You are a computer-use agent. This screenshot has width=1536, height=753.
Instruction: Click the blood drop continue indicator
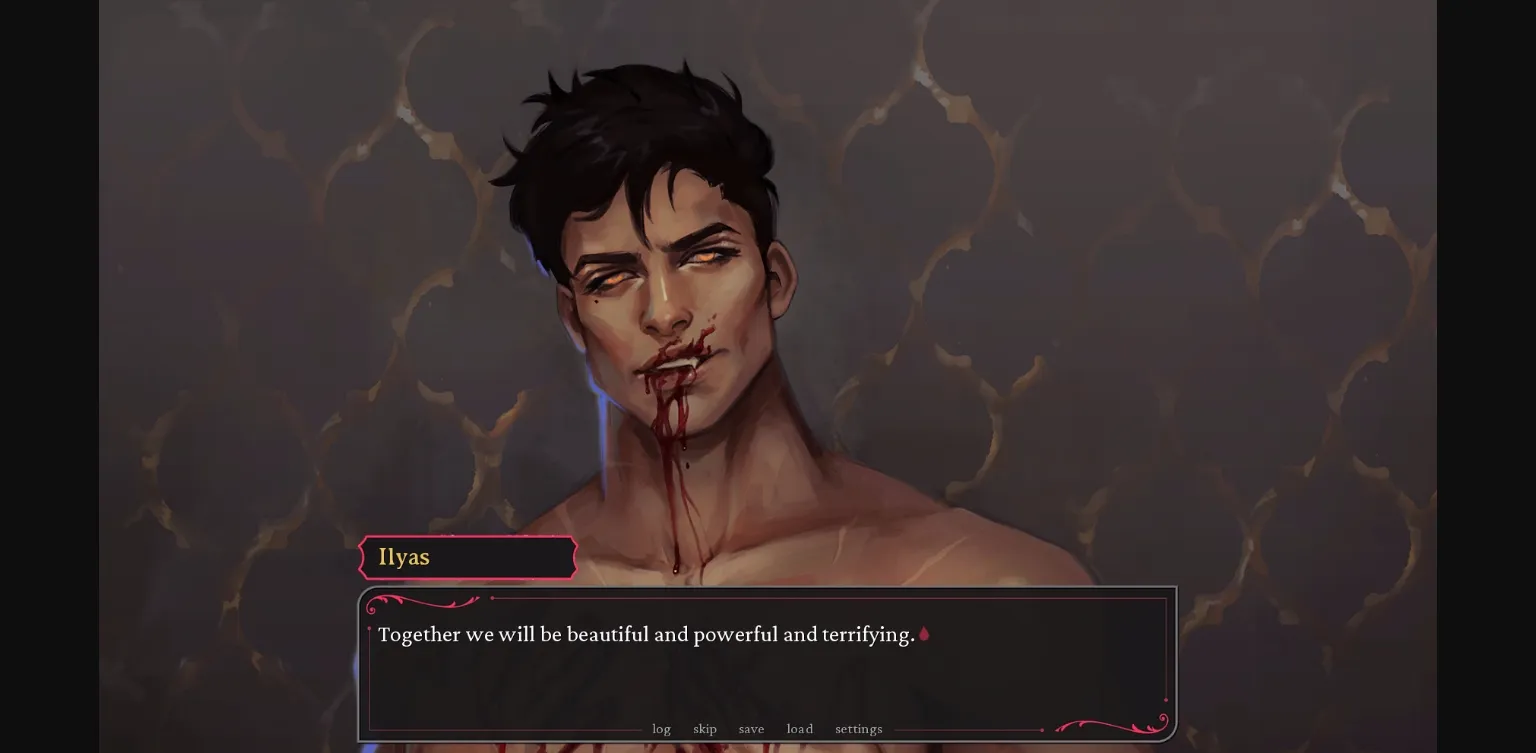click(x=922, y=634)
